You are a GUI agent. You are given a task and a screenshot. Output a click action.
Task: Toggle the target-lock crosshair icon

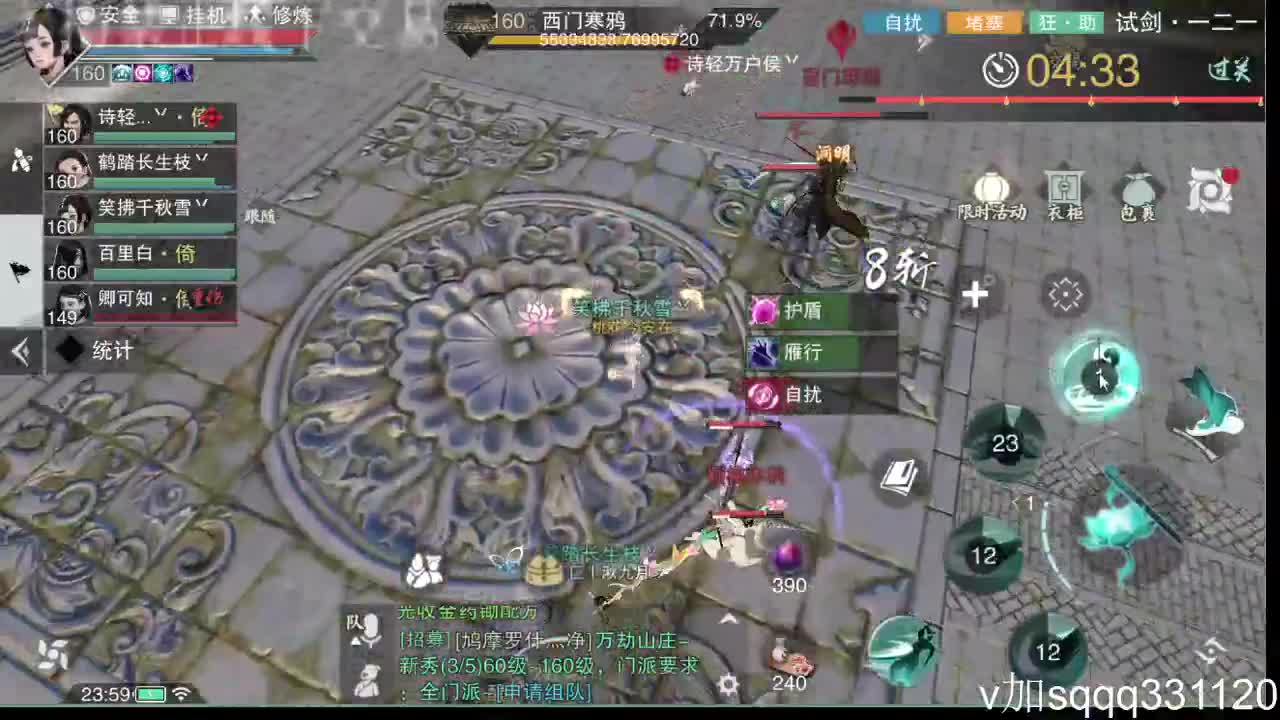pos(1065,293)
